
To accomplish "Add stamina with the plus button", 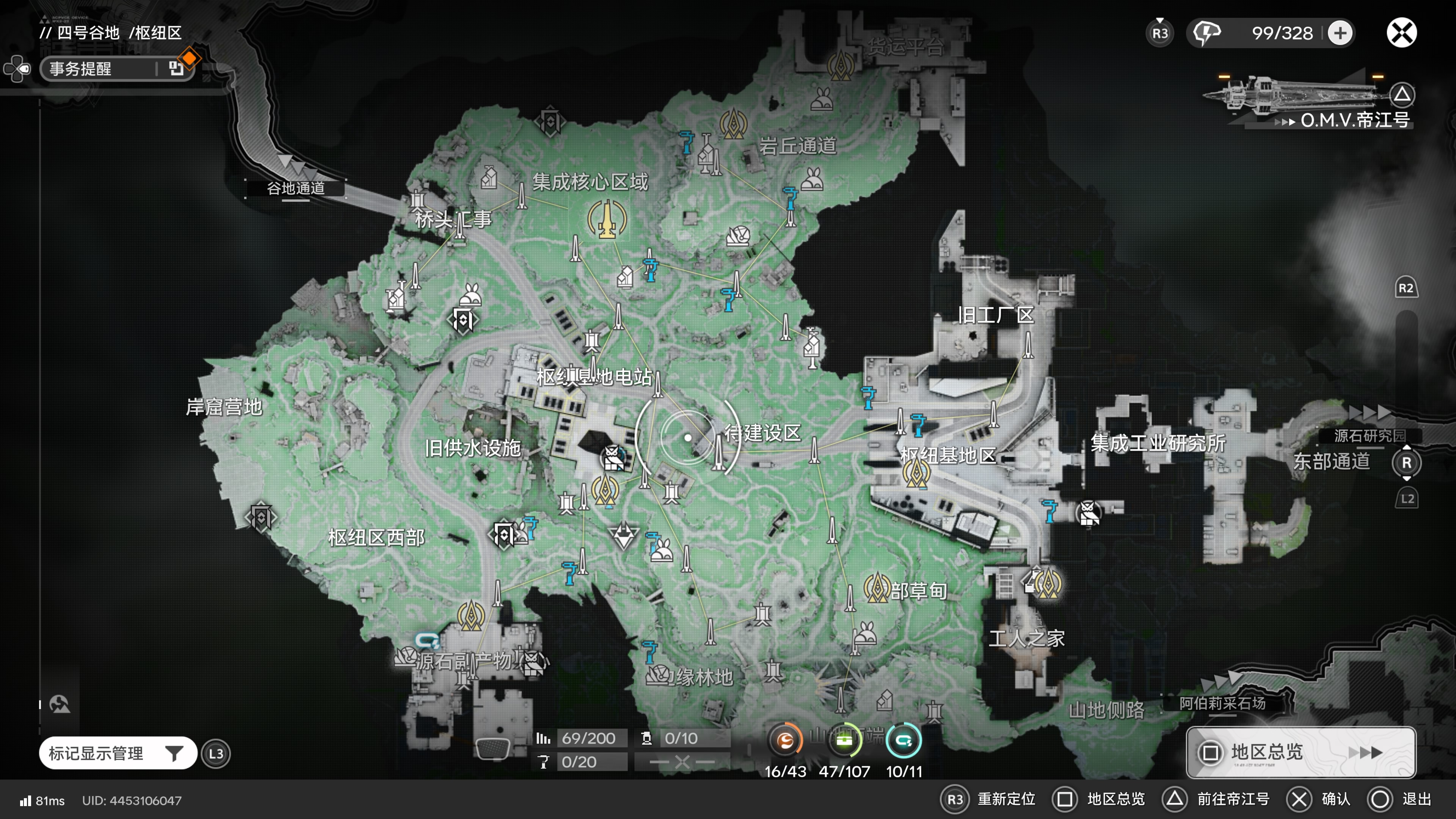I will click(1340, 33).
